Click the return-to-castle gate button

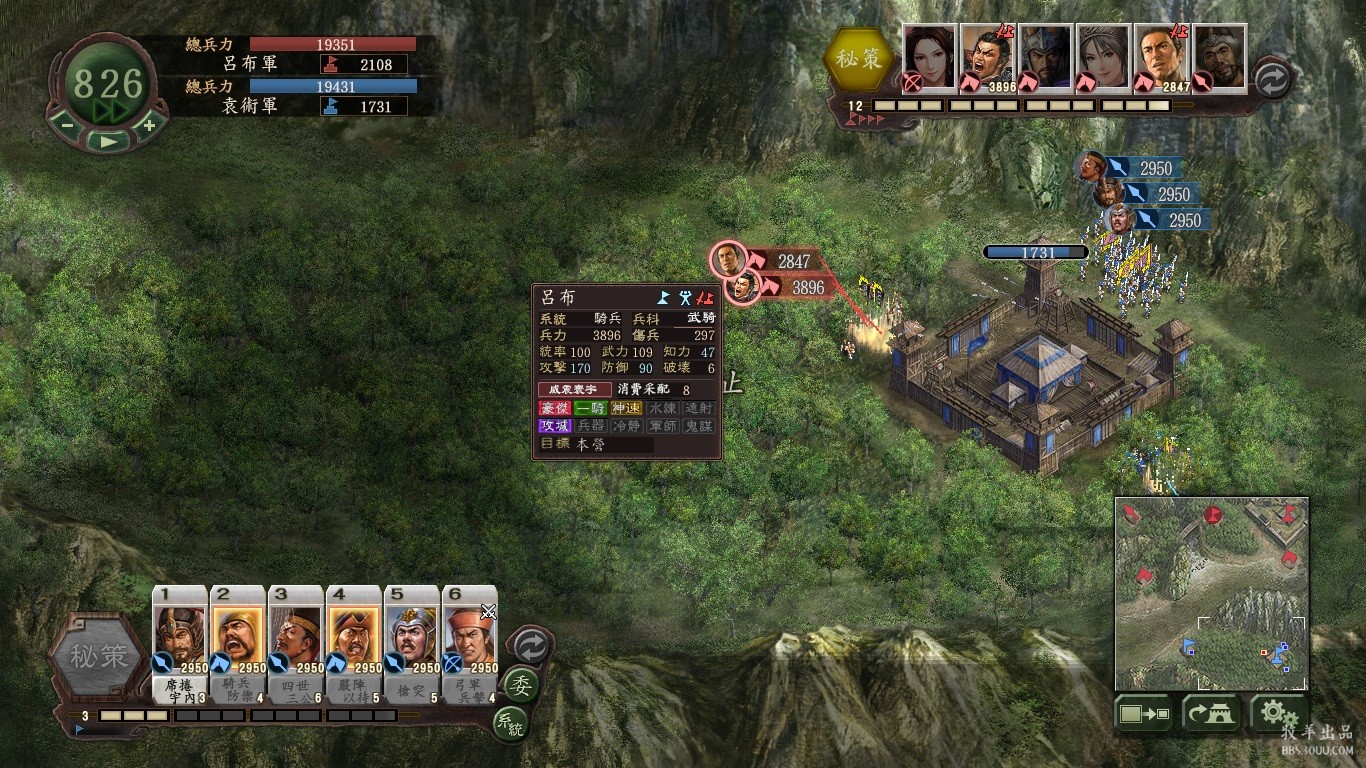pos(1211,713)
